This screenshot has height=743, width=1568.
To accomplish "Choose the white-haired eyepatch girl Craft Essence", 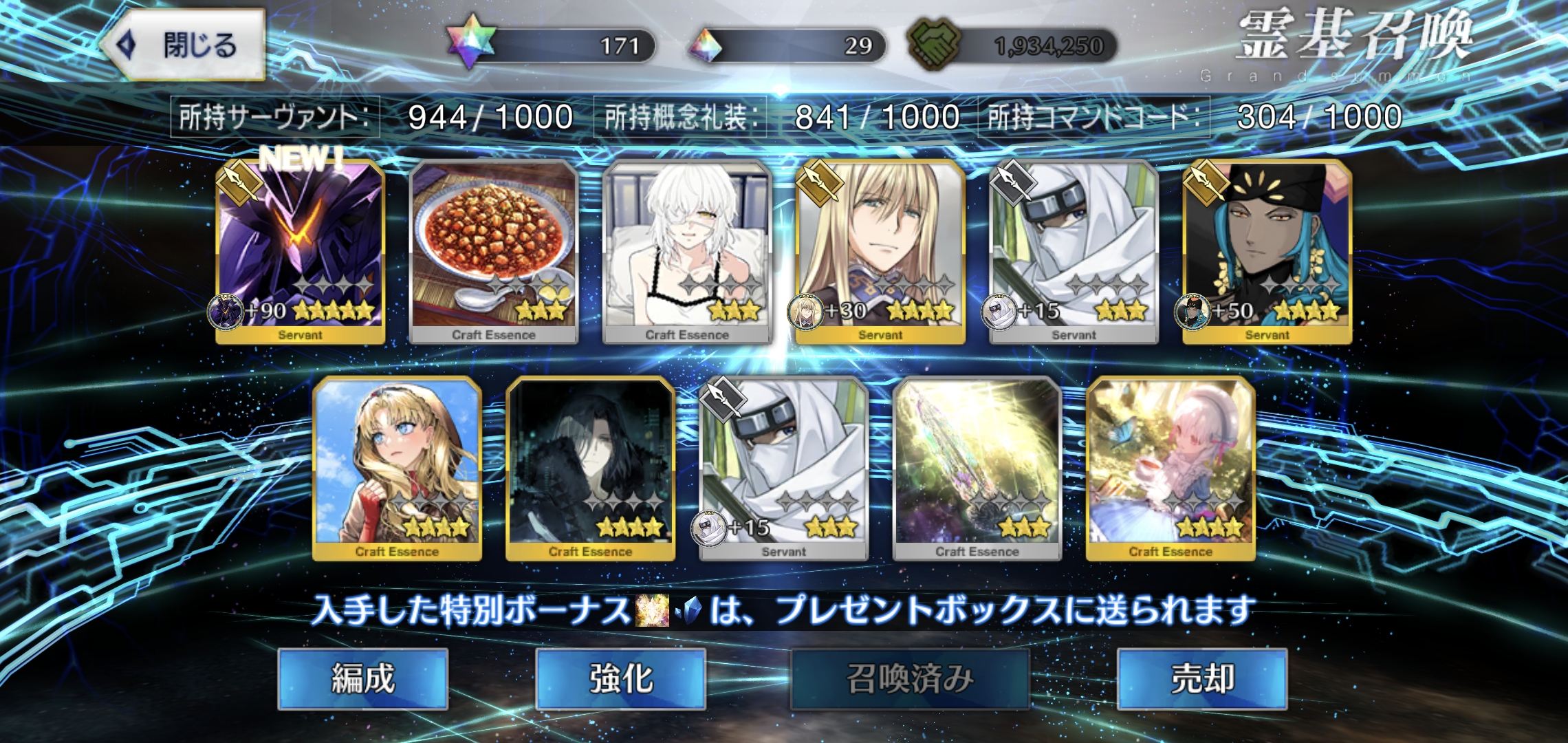I will click(x=687, y=251).
